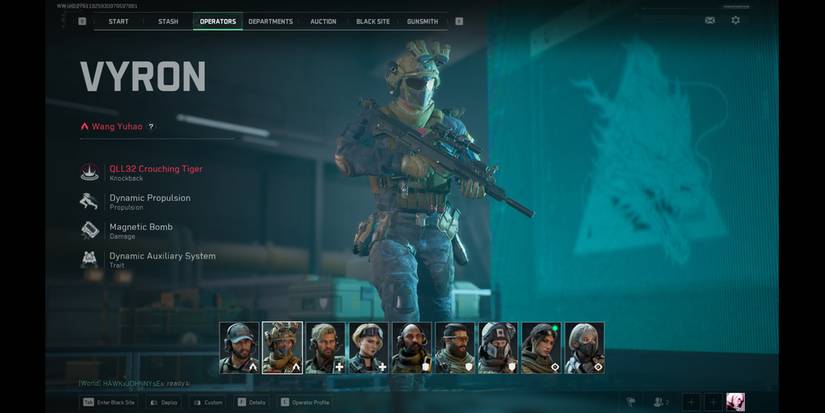The height and width of the screenshot is (413, 825).
Task: Select the gray-haired operator with black face mask
Action: (584, 347)
